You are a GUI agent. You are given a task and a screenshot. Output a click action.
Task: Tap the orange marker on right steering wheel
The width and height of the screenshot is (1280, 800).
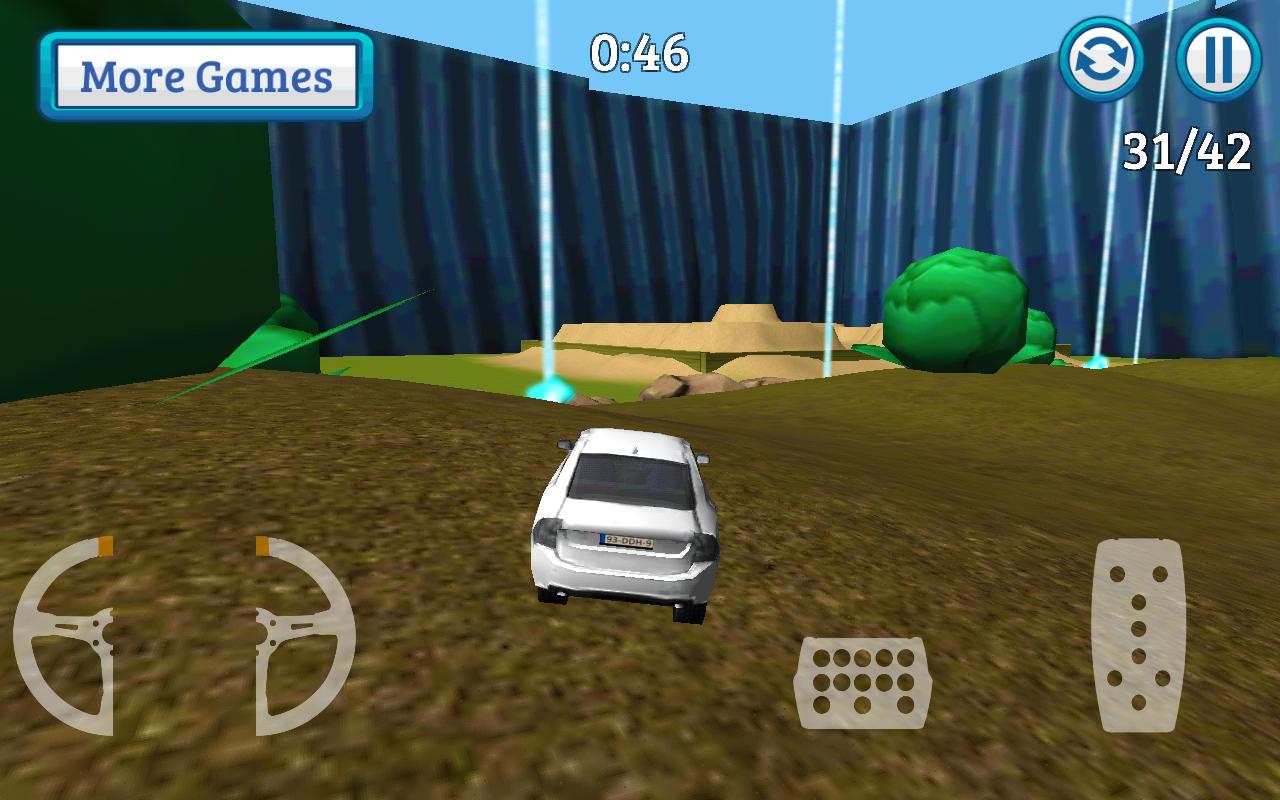click(262, 546)
